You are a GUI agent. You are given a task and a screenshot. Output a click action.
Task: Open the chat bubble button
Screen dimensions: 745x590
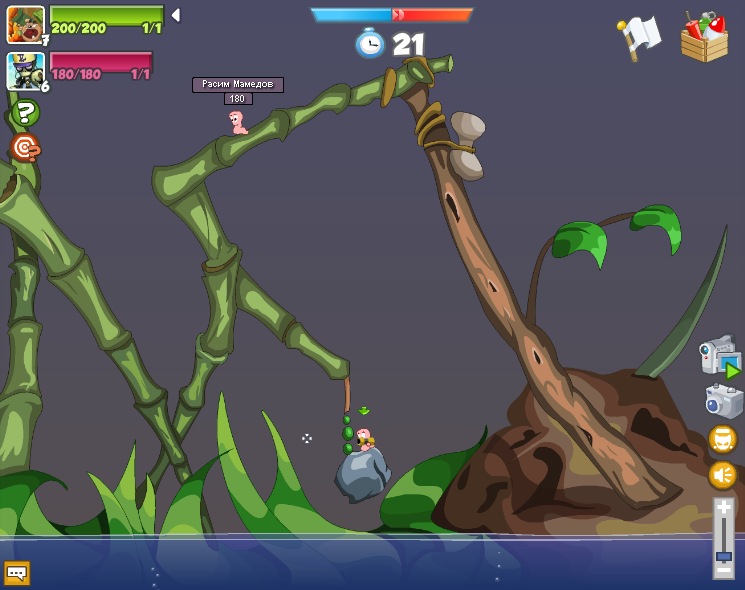tap(17, 572)
